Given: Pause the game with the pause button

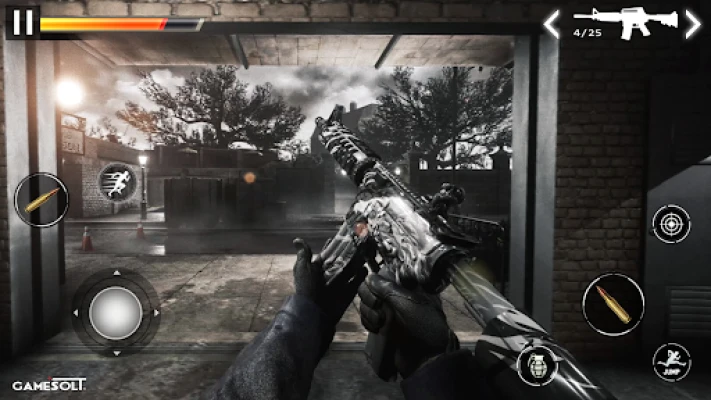Looking at the screenshot, I should [22, 22].
